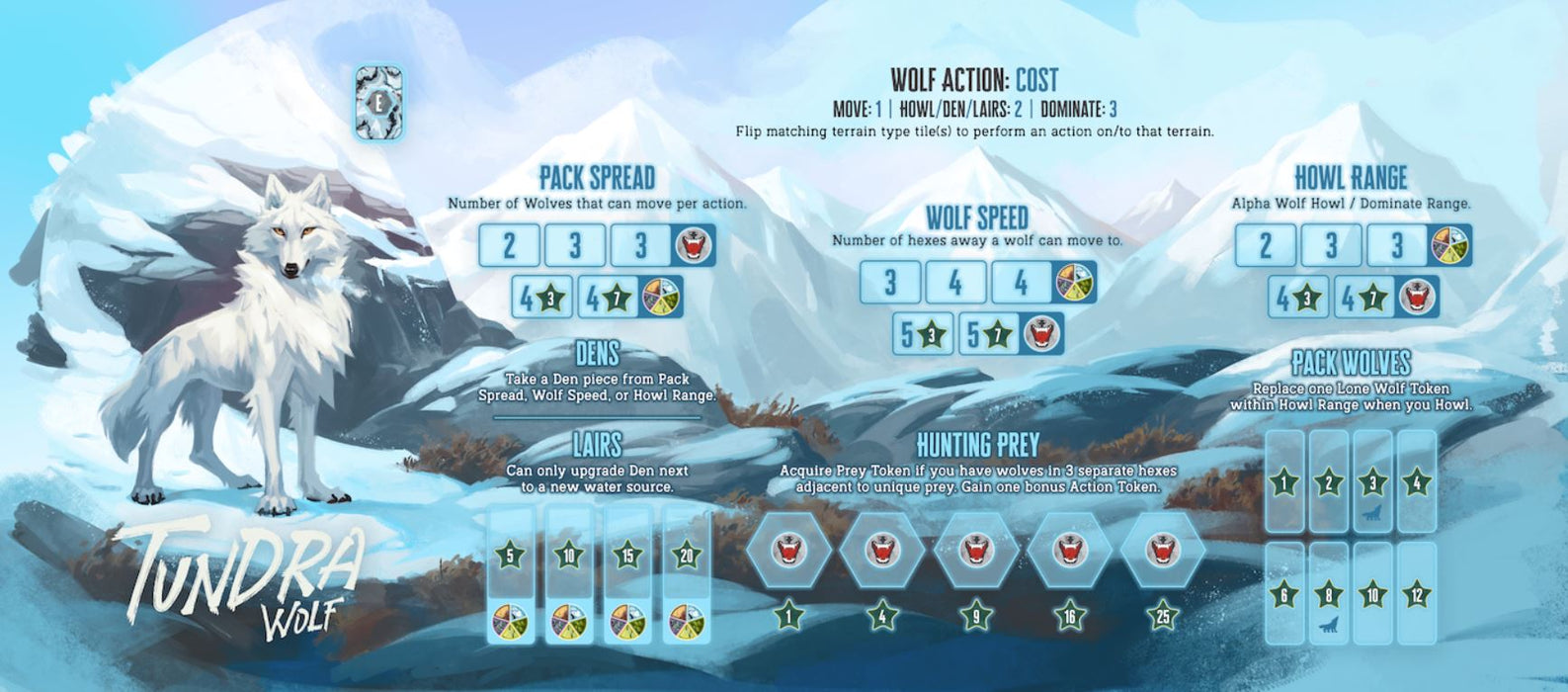Select the Pack Wolves slot with star 1
The width and height of the screenshot is (1568, 692).
pyautogui.click(x=1283, y=482)
